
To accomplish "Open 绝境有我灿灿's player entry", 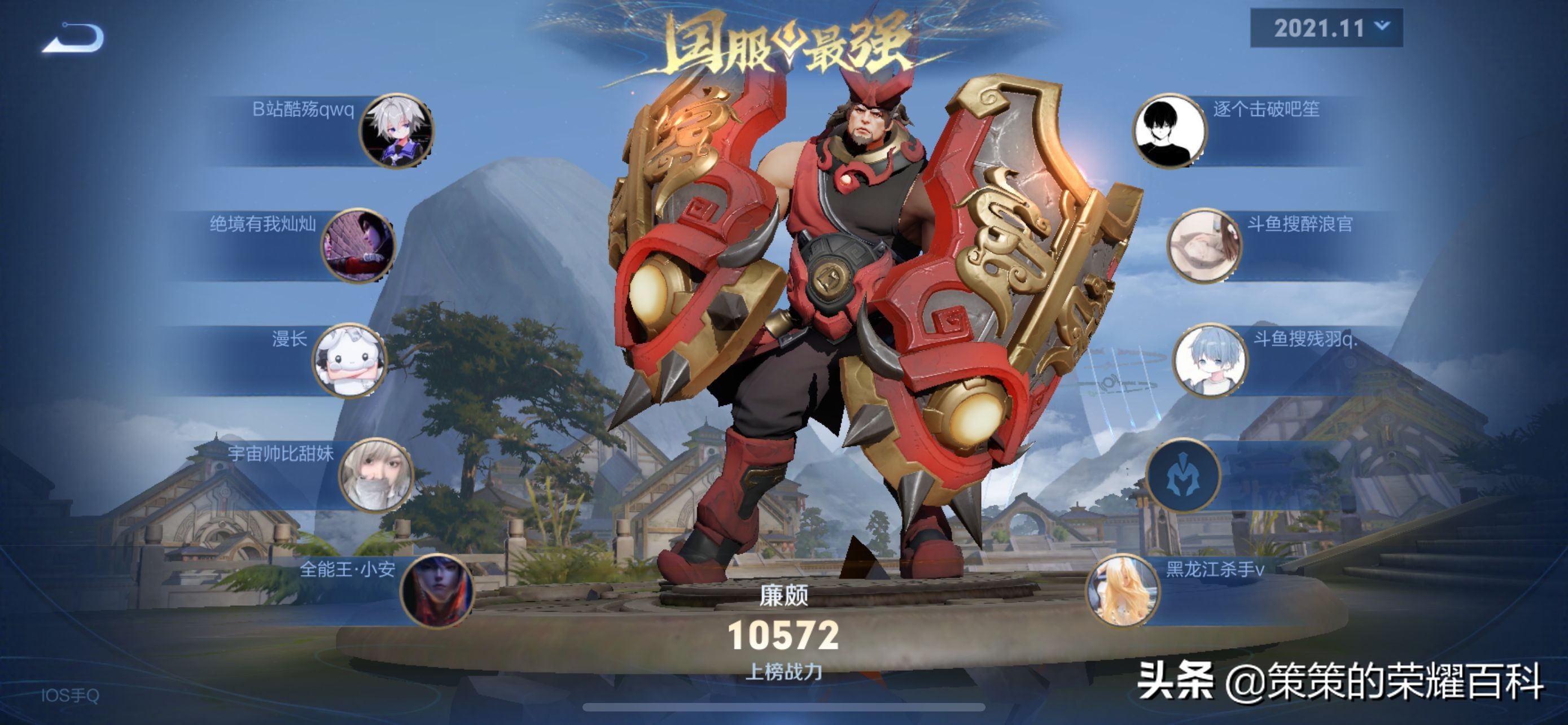I will pyautogui.click(x=358, y=245).
